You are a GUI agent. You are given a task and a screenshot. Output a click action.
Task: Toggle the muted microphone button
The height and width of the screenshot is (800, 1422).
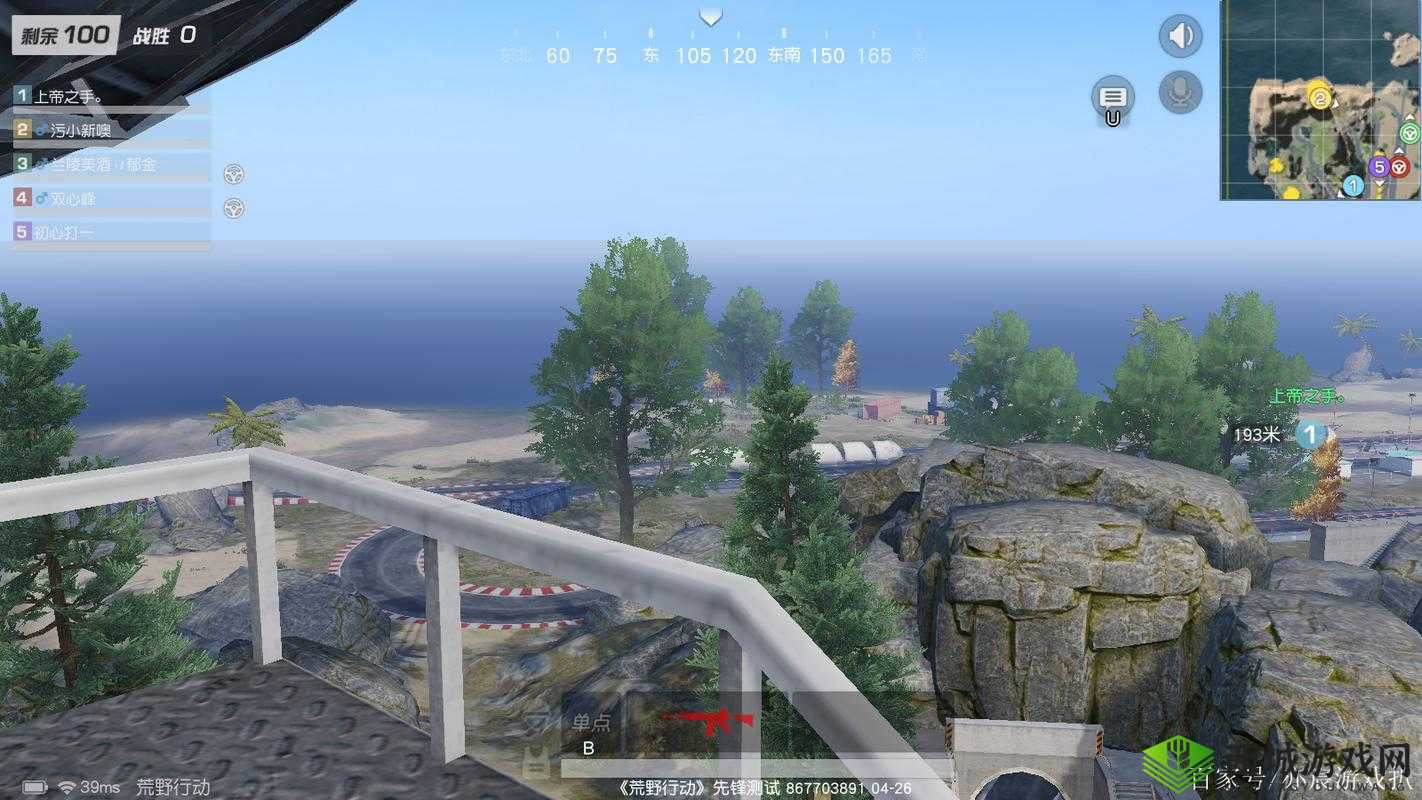[1181, 92]
